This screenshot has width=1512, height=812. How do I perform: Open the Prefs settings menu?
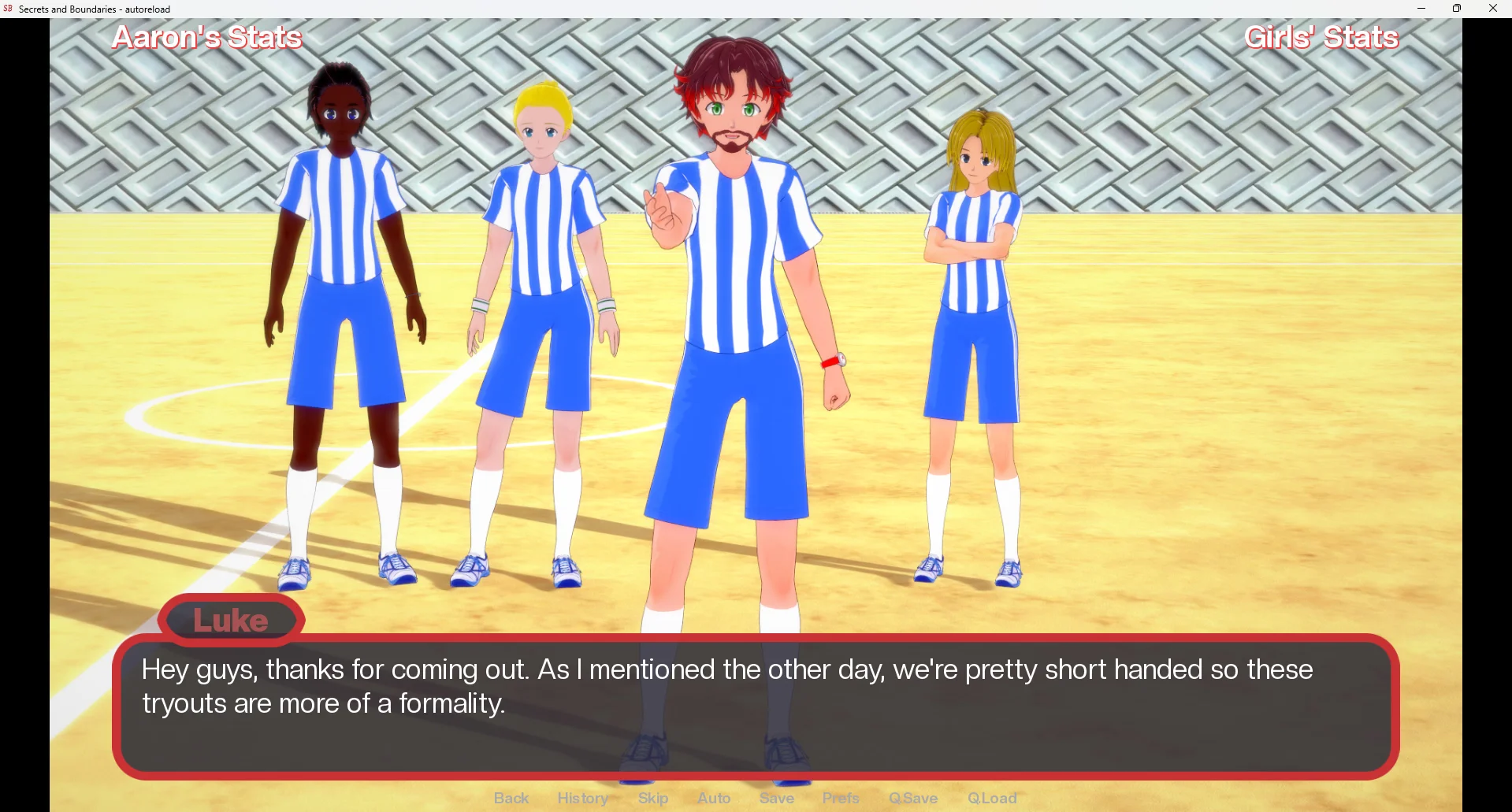coord(841,798)
